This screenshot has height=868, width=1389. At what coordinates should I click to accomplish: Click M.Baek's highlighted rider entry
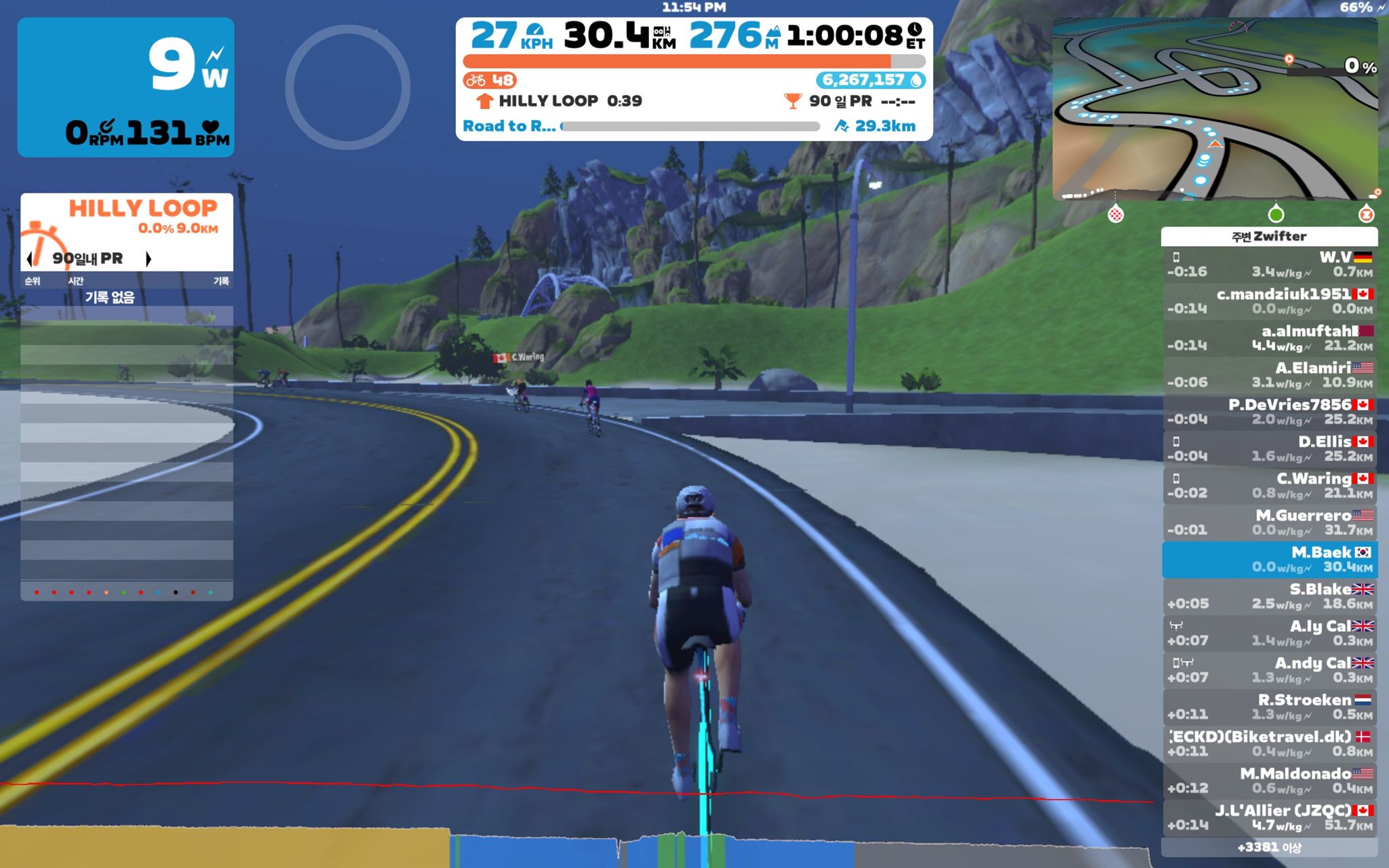(1268, 559)
